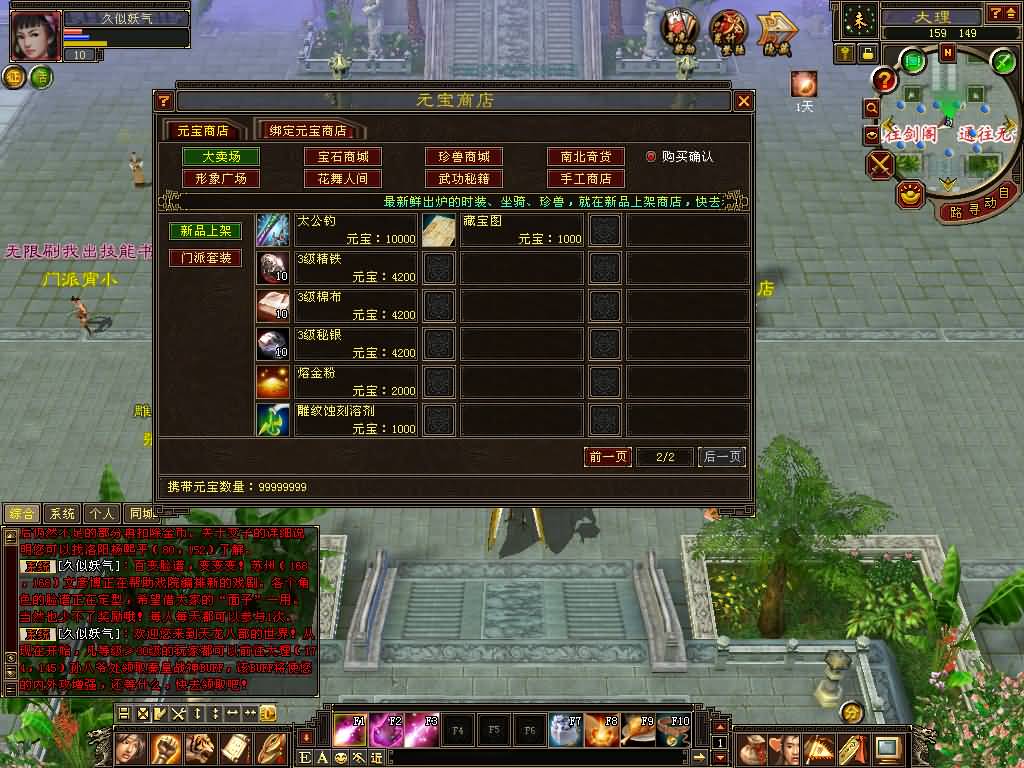1024x768 pixels.
Task: Select the 门派套装 subcategory
Action: [x=205, y=258]
